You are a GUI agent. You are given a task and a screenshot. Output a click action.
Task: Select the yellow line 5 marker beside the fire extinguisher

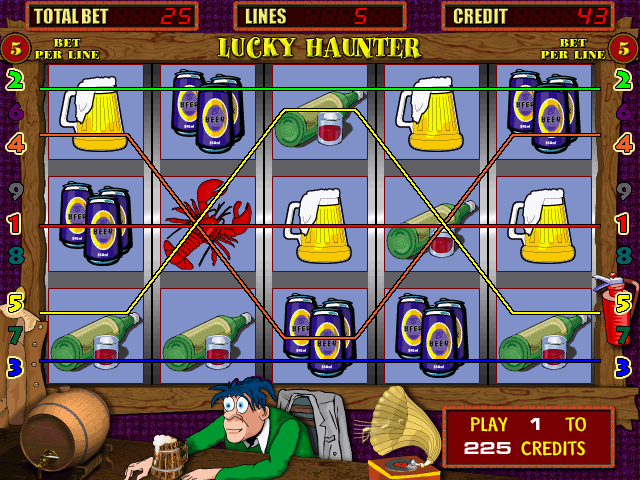624,301
